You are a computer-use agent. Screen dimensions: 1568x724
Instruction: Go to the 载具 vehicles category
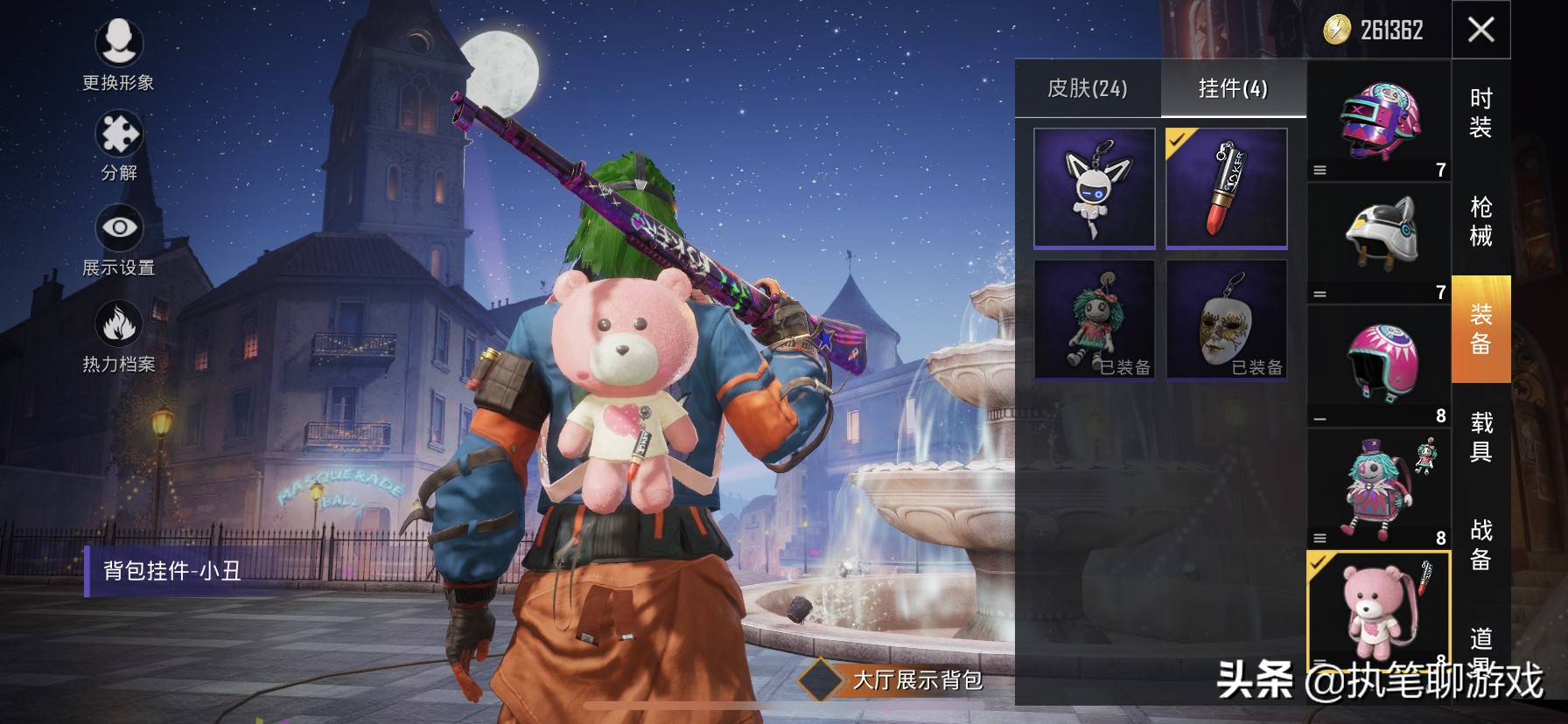1480,437
